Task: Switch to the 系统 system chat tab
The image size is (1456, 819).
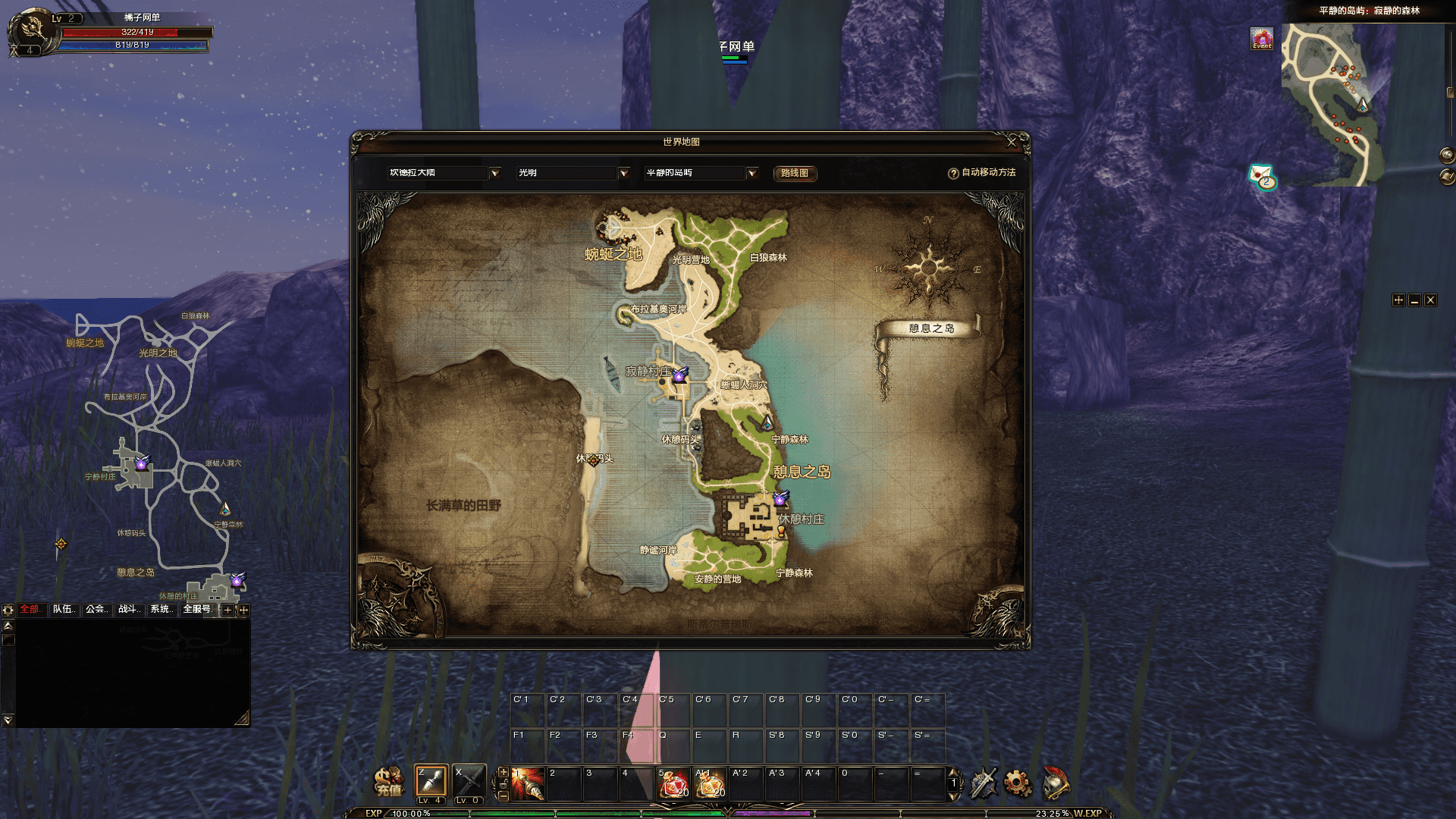Action: [x=162, y=610]
